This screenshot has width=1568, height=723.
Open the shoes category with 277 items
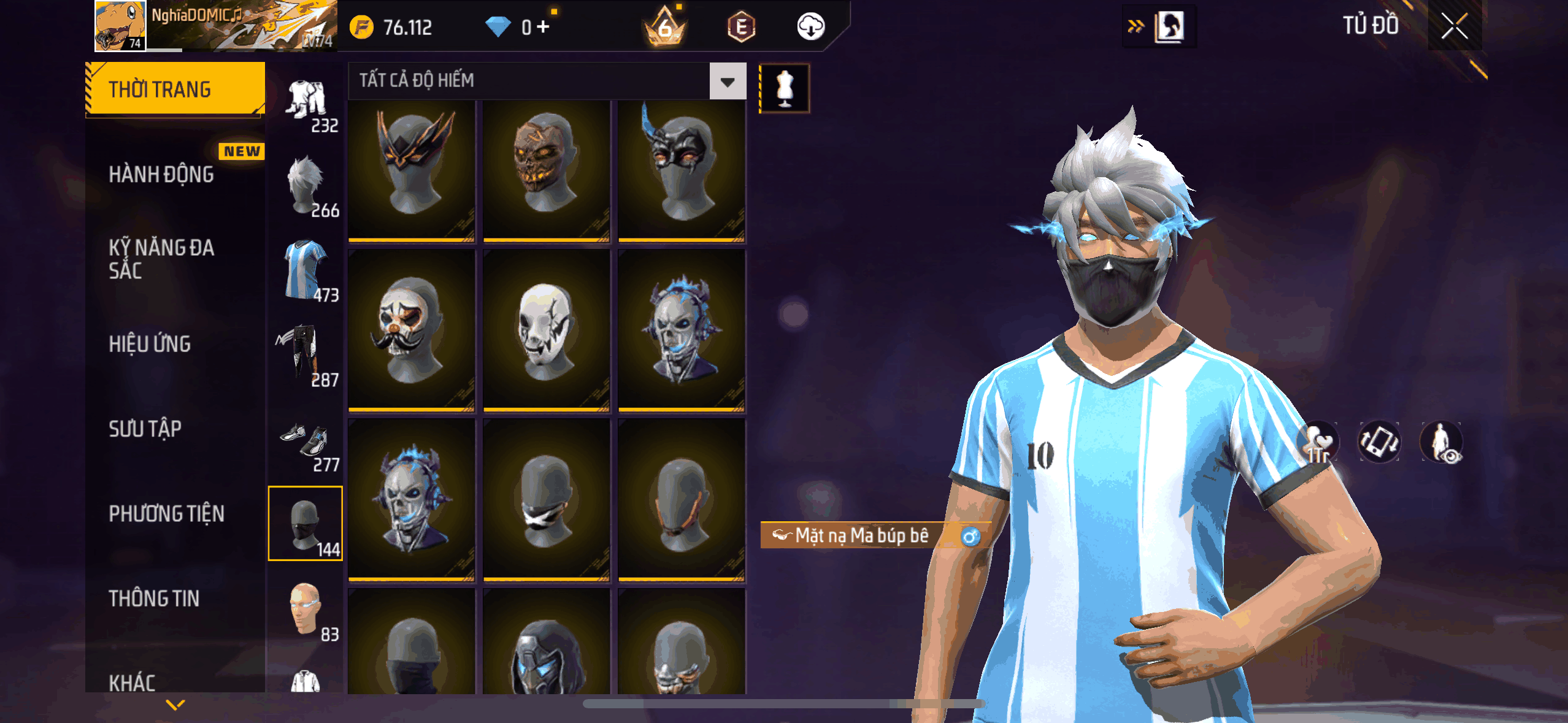pos(306,441)
